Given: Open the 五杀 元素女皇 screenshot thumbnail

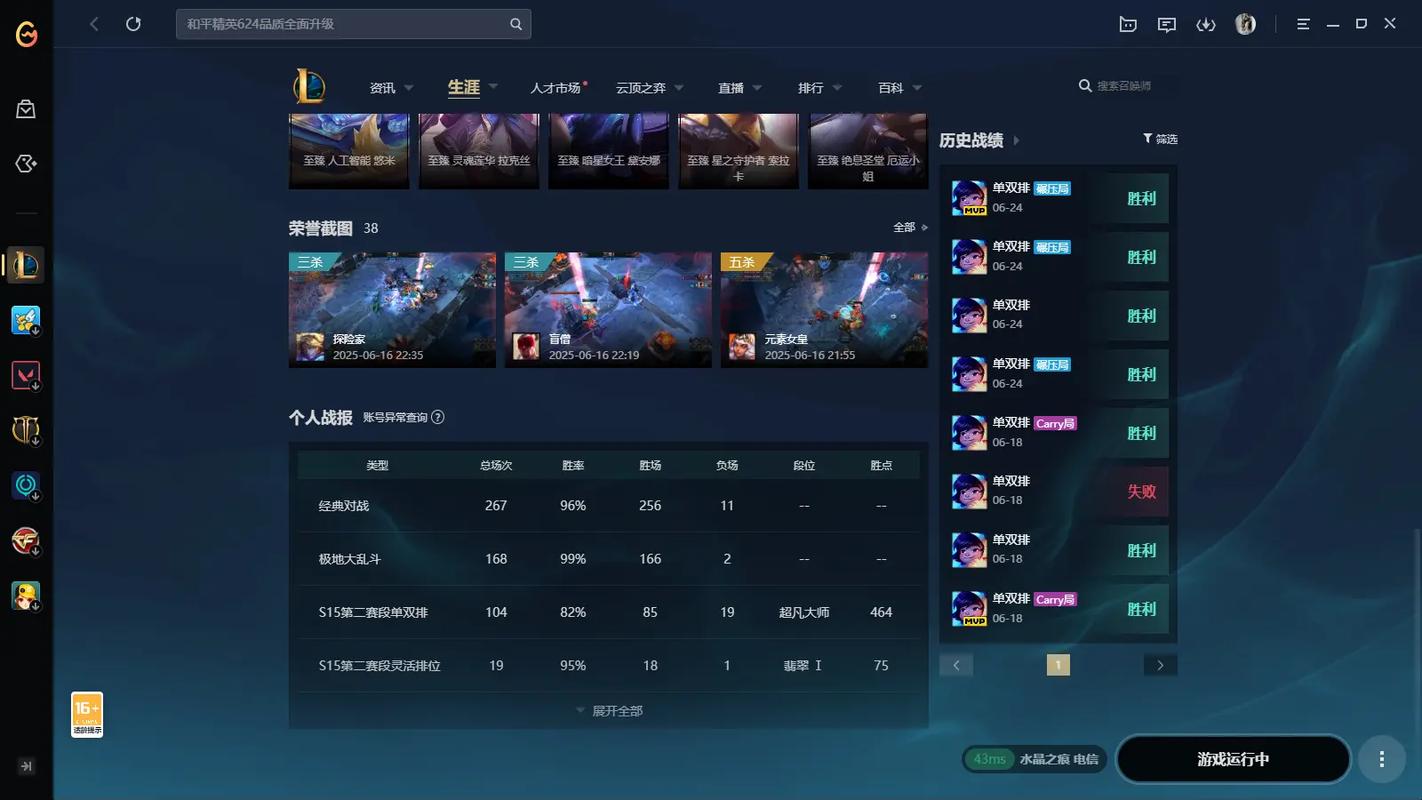Looking at the screenshot, I should (x=823, y=309).
